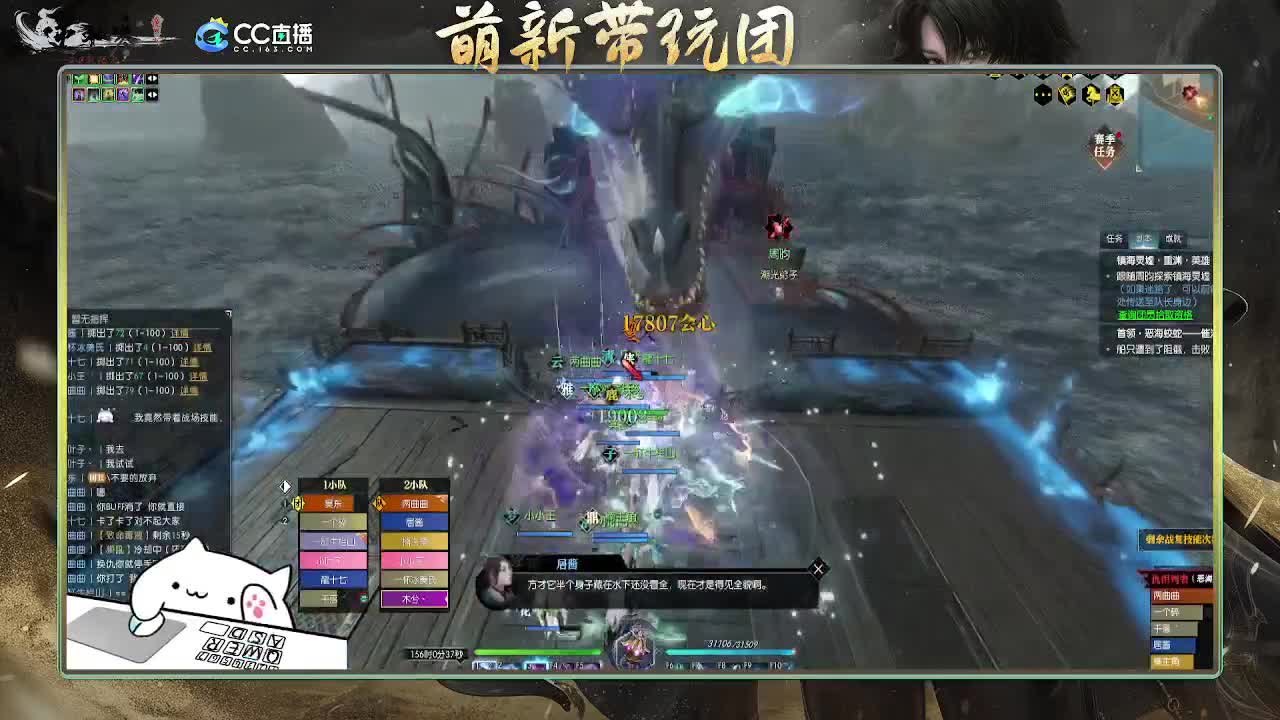Click the black hexagon badge in the top-right bar

click(x=1042, y=95)
